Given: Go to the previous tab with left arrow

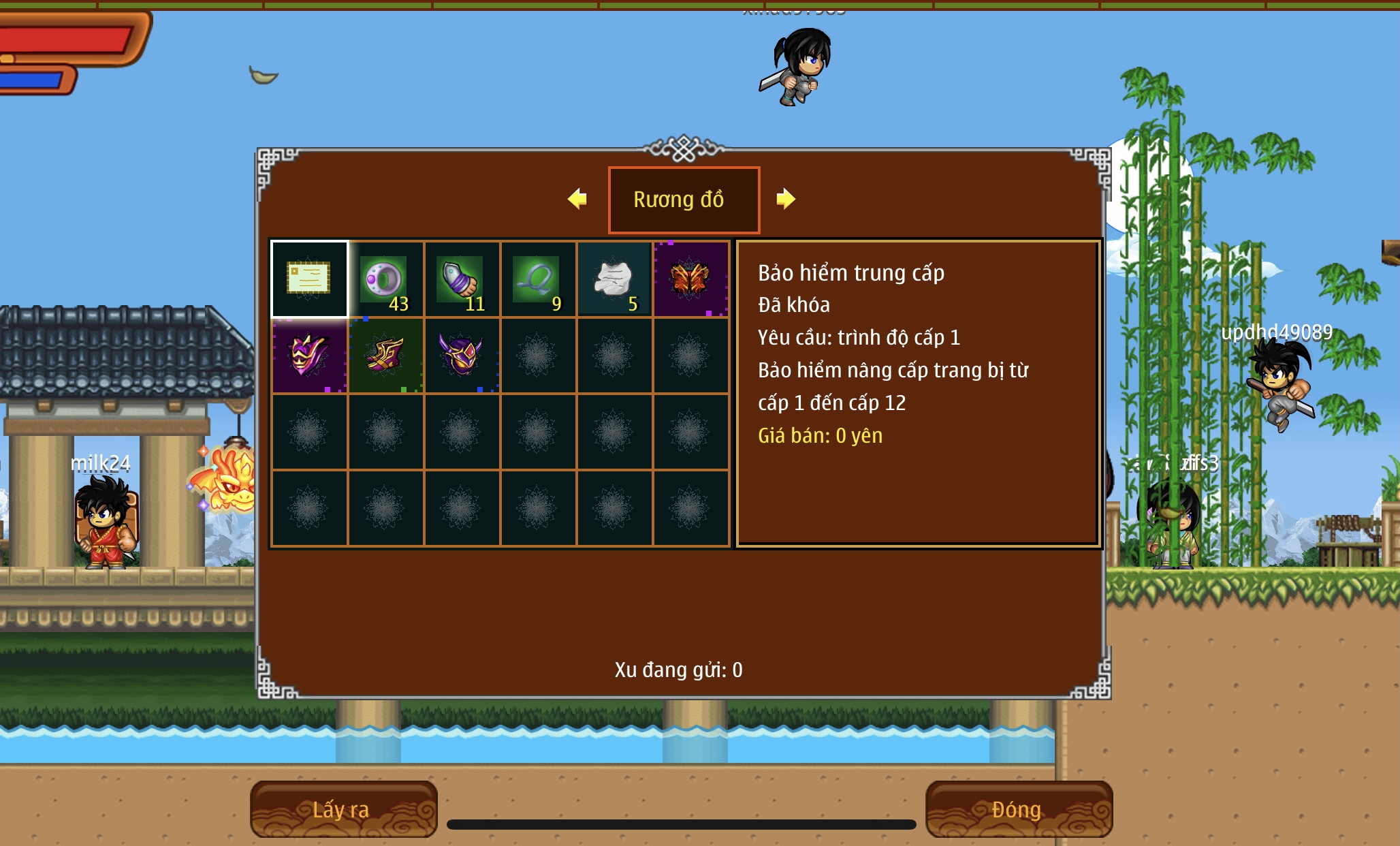Looking at the screenshot, I should click(x=577, y=199).
